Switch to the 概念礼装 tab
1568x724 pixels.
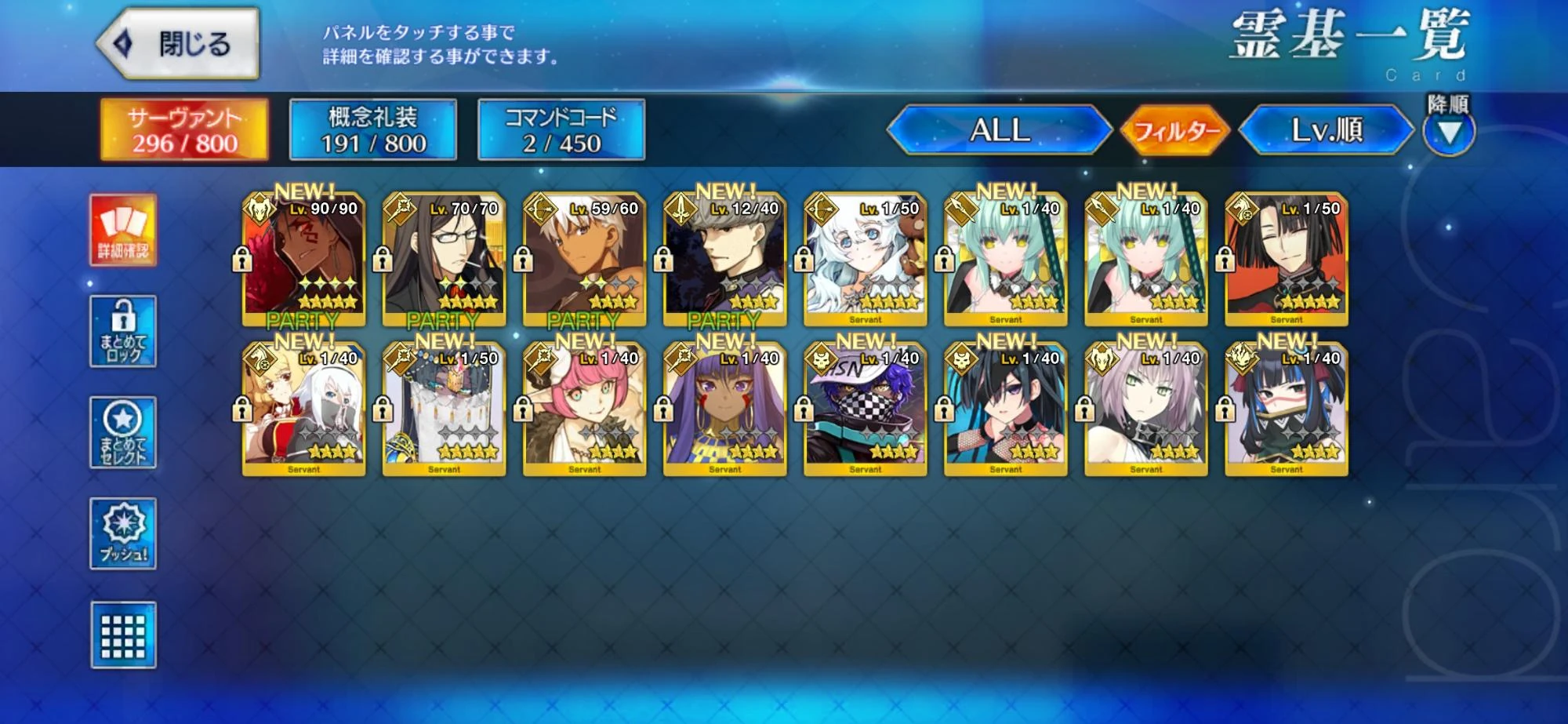coord(372,131)
